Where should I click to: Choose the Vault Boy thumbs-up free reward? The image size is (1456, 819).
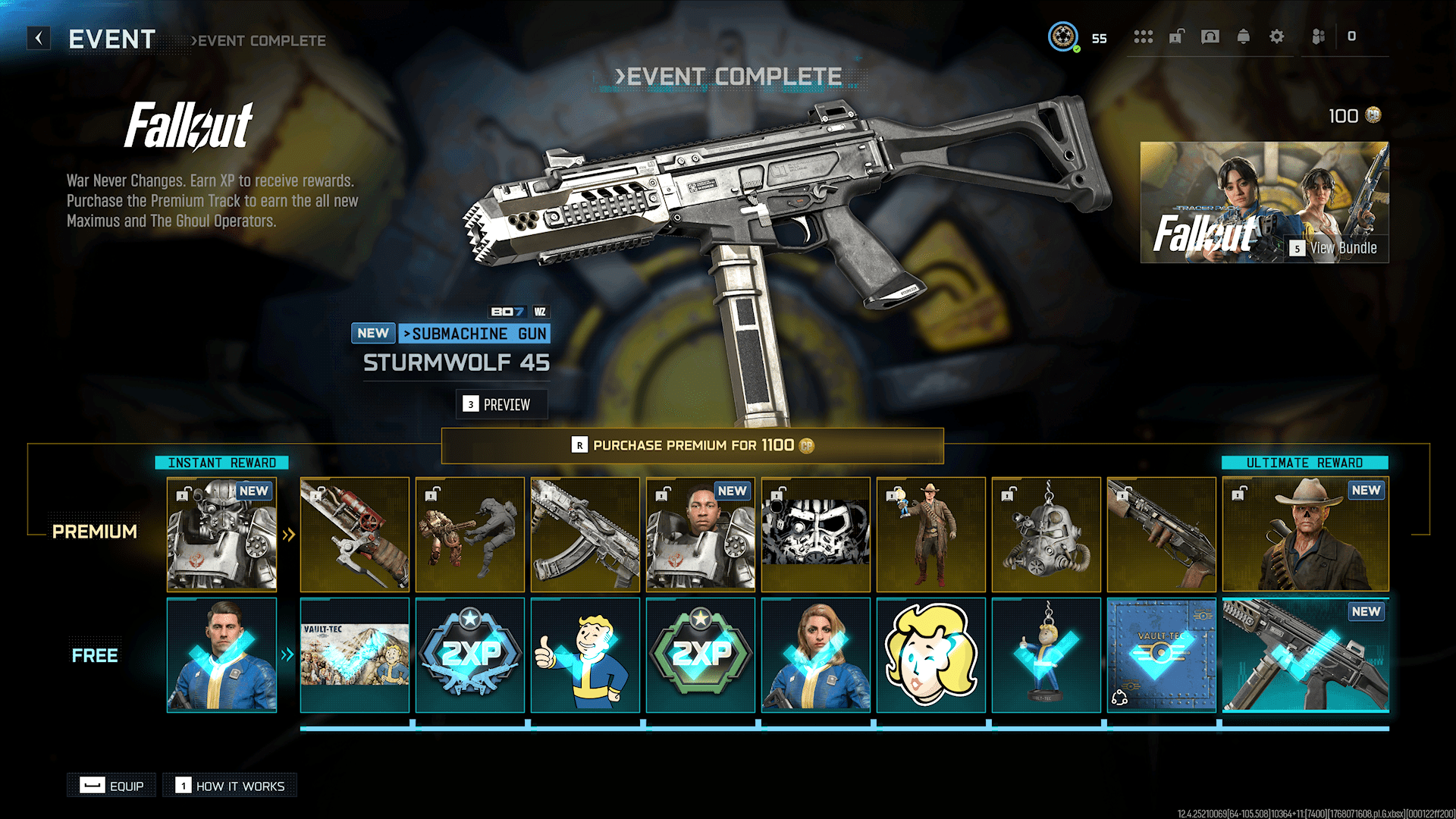585,655
